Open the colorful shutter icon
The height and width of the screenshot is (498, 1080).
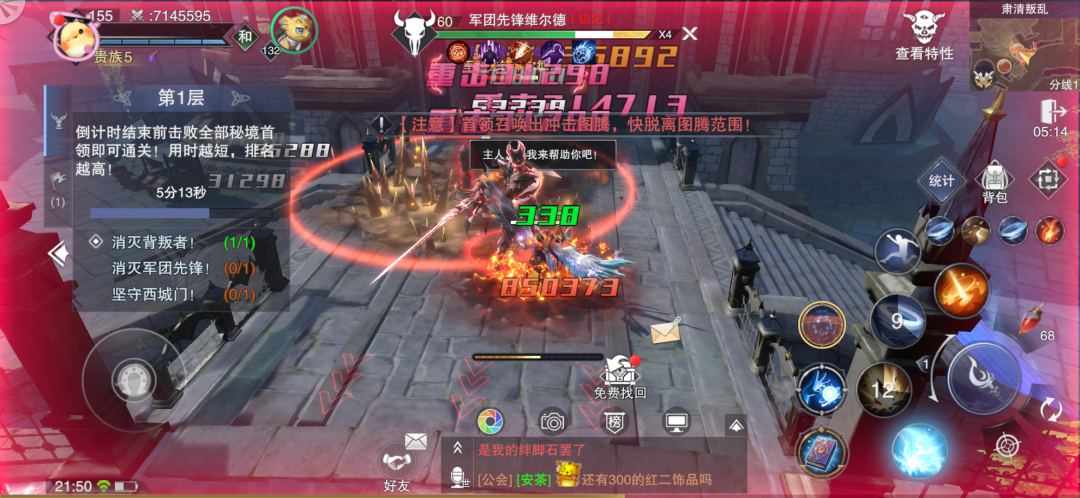(x=490, y=421)
